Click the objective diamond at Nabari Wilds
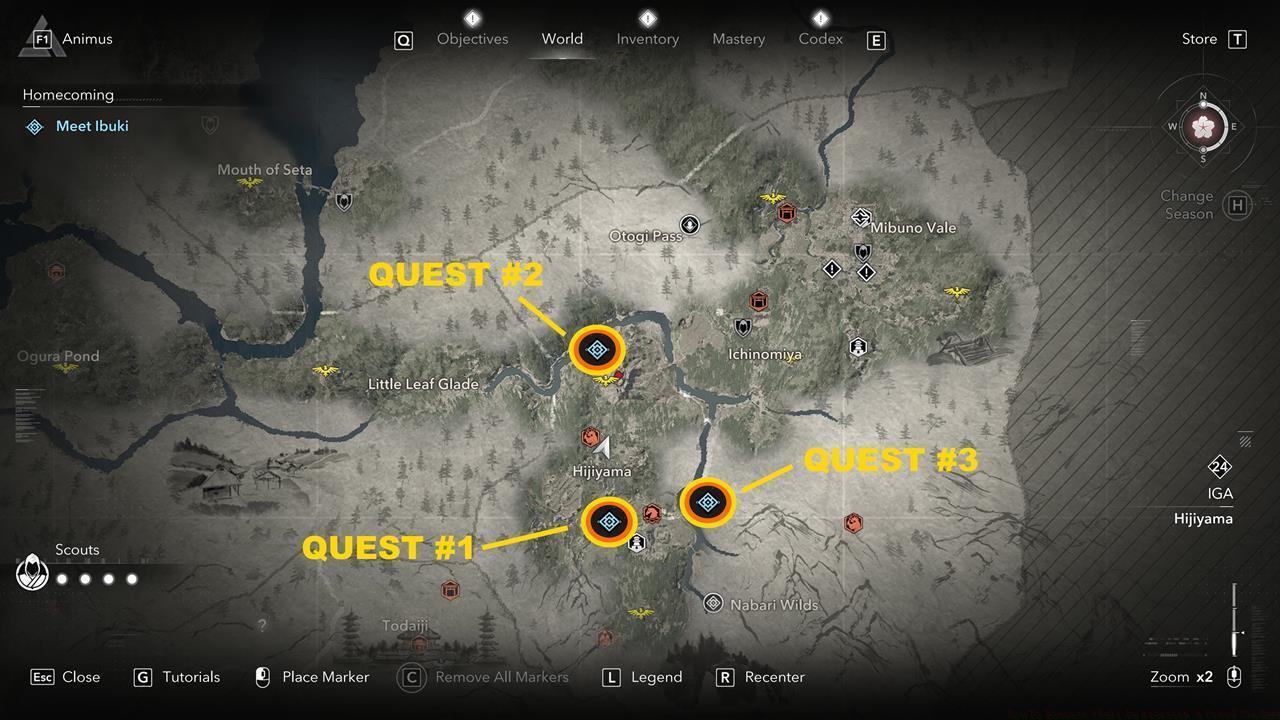 click(713, 603)
